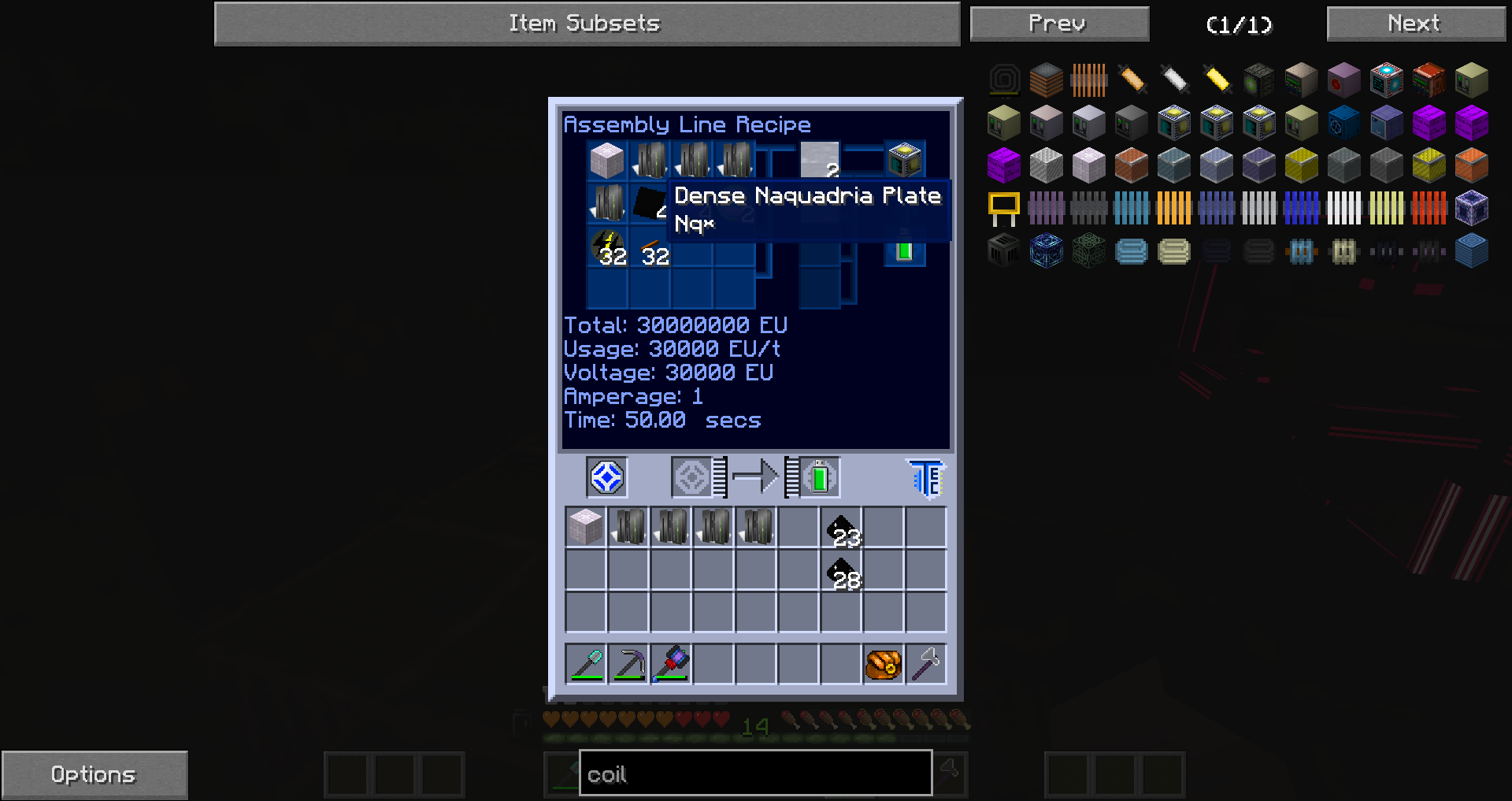1512x801 pixels.
Task: Open the brown toolbox in the hotbar
Action: [x=883, y=664]
